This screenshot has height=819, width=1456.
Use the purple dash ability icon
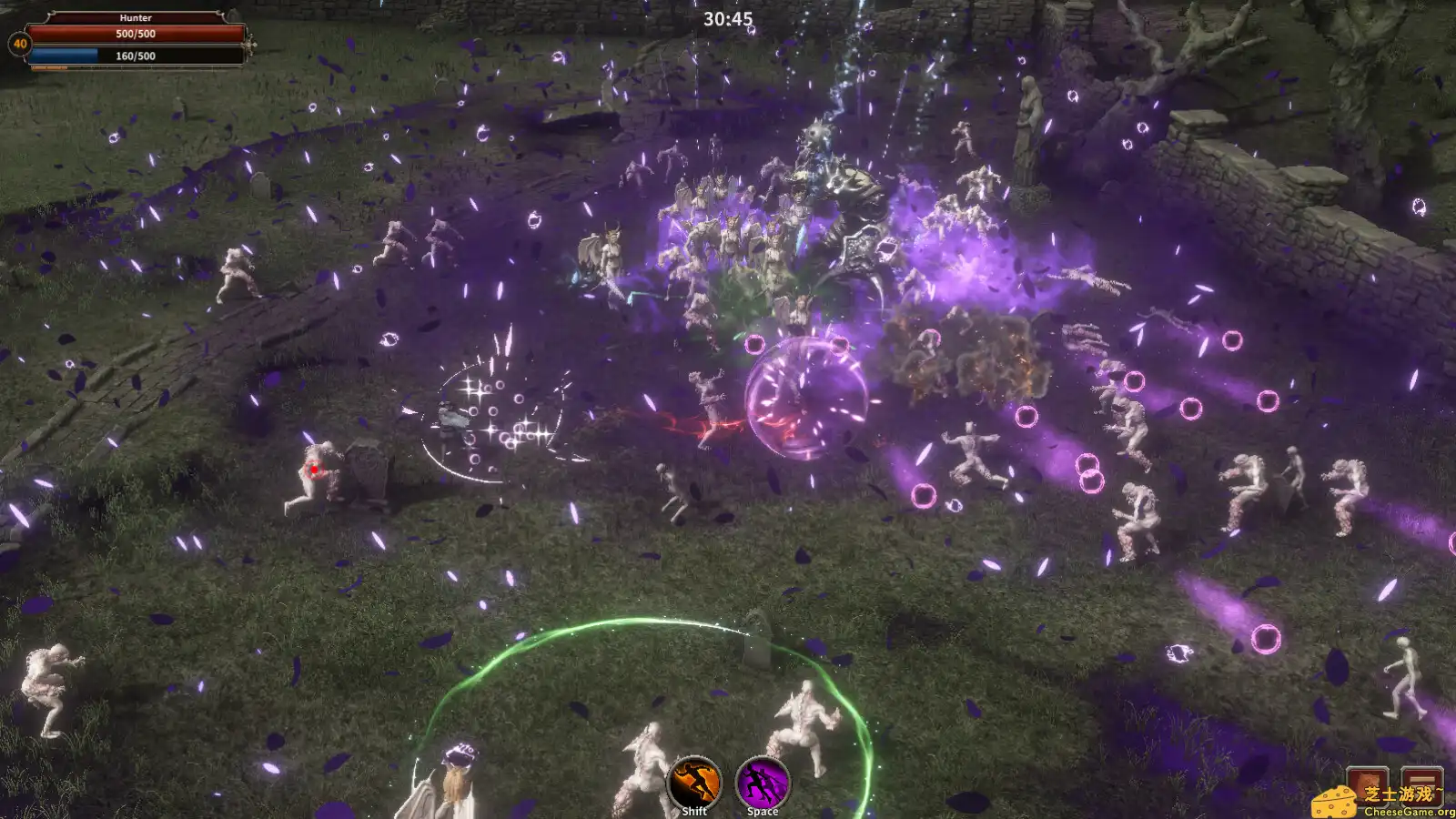click(x=763, y=781)
